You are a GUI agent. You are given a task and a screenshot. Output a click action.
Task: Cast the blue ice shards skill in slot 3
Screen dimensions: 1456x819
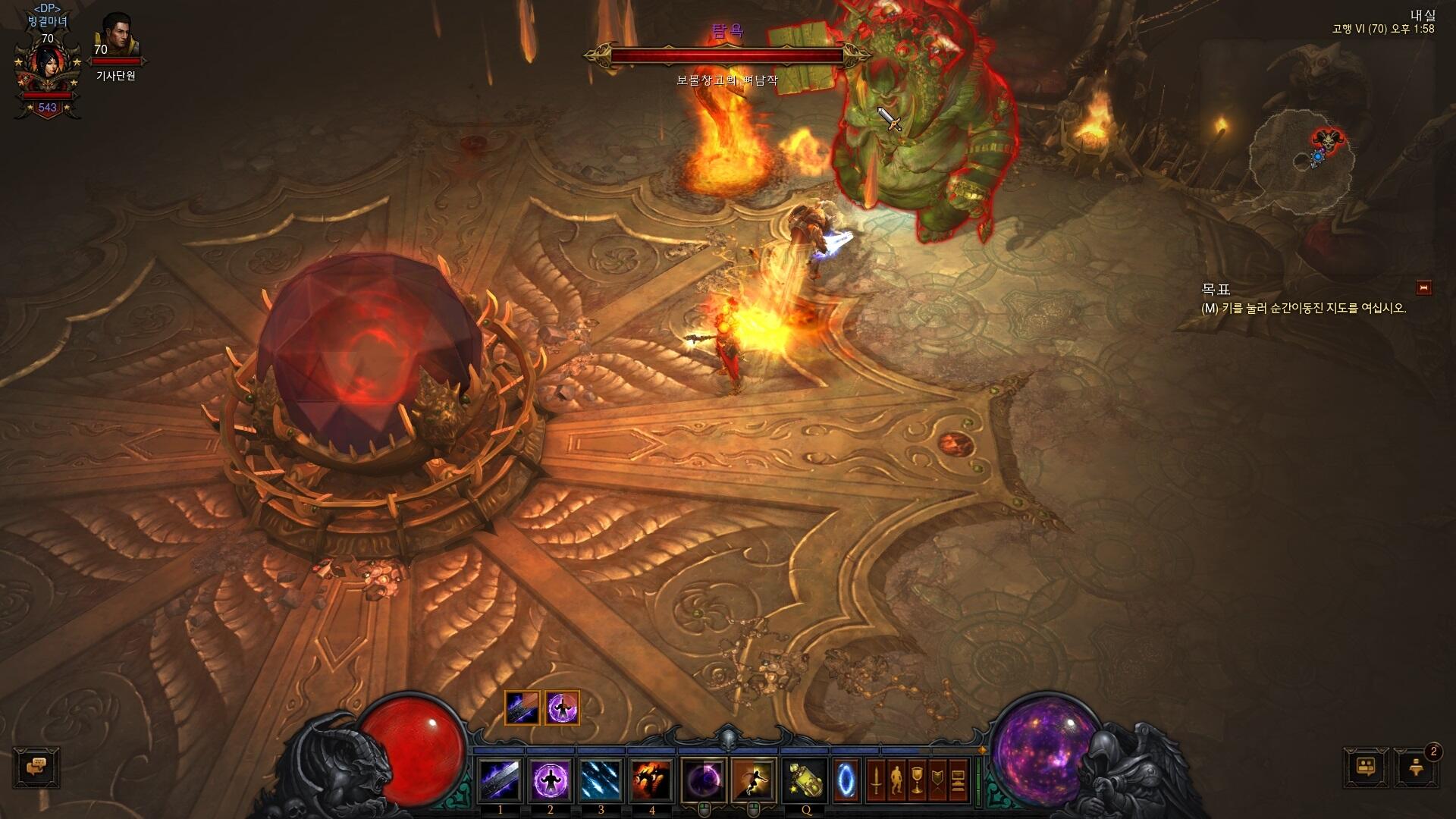(x=601, y=780)
